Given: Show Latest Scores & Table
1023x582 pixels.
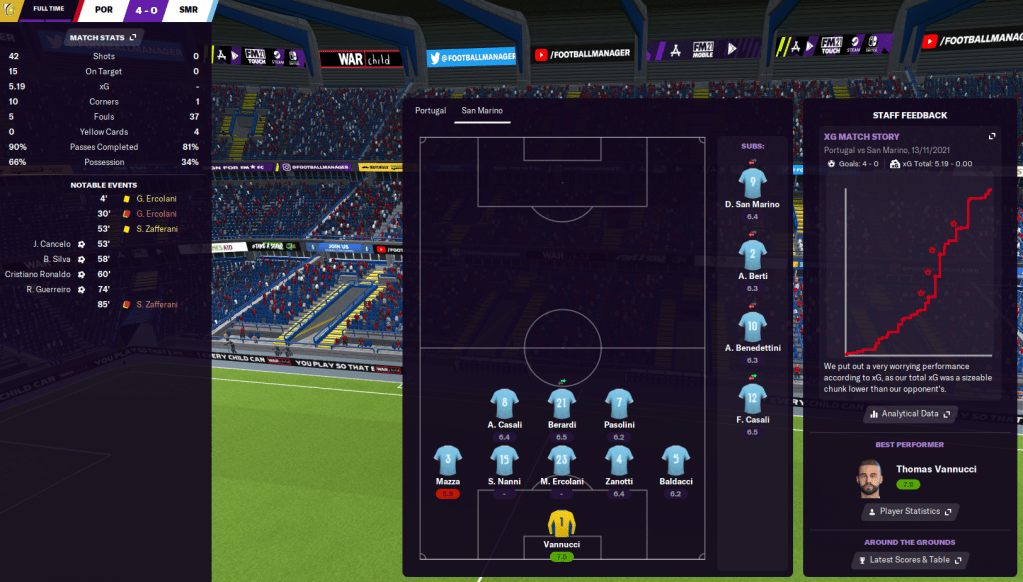Looking at the screenshot, I should (x=909, y=560).
